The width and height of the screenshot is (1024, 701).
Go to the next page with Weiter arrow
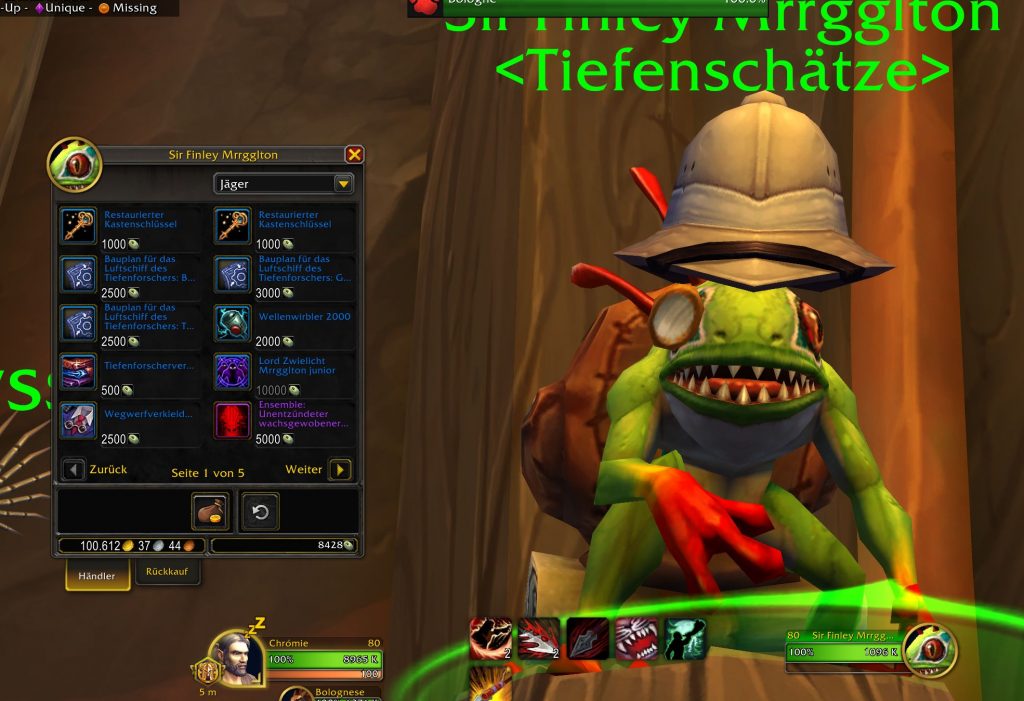(340, 469)
